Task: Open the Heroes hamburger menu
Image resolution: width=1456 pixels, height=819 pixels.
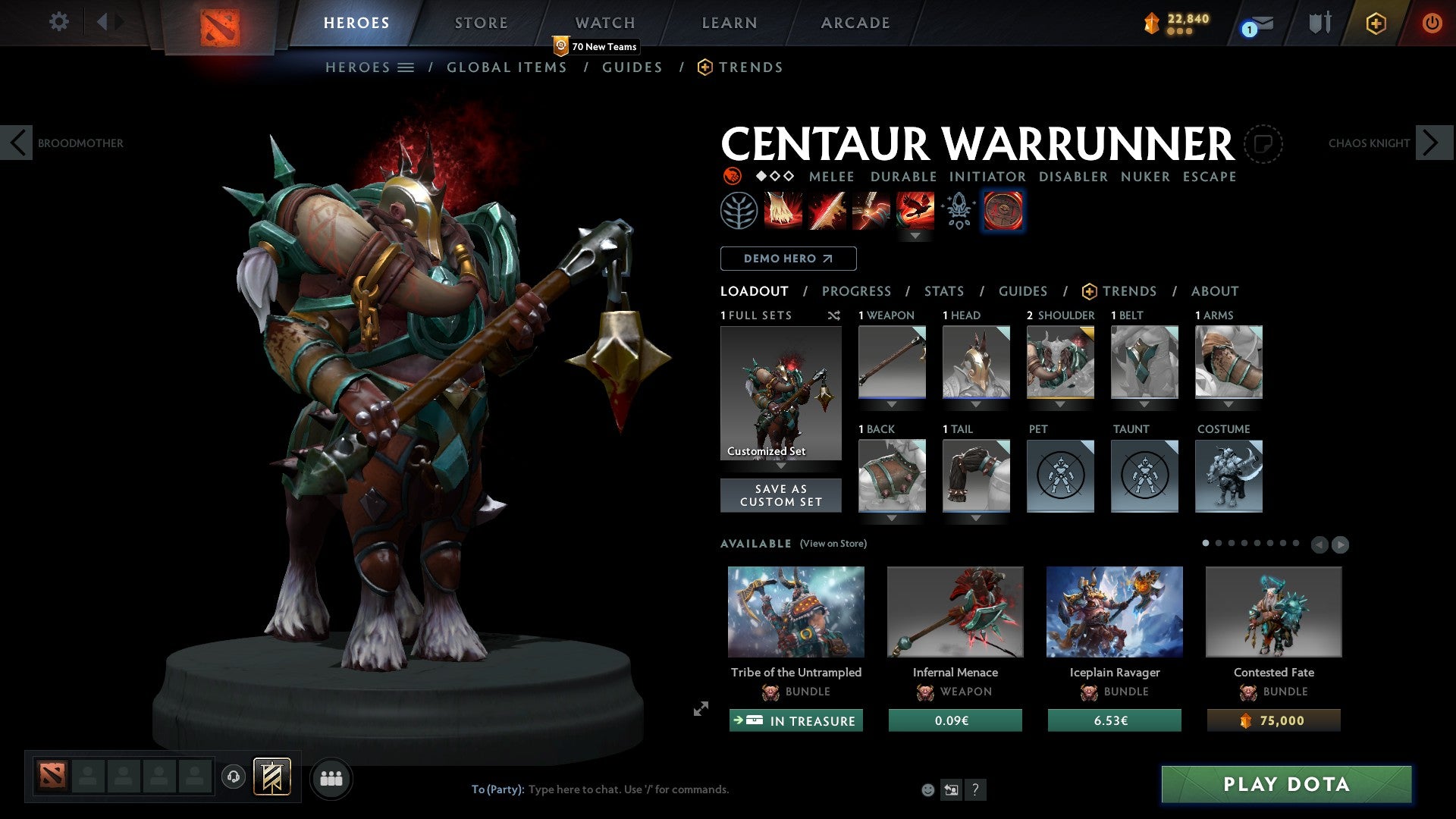Action: click(407, 67)
